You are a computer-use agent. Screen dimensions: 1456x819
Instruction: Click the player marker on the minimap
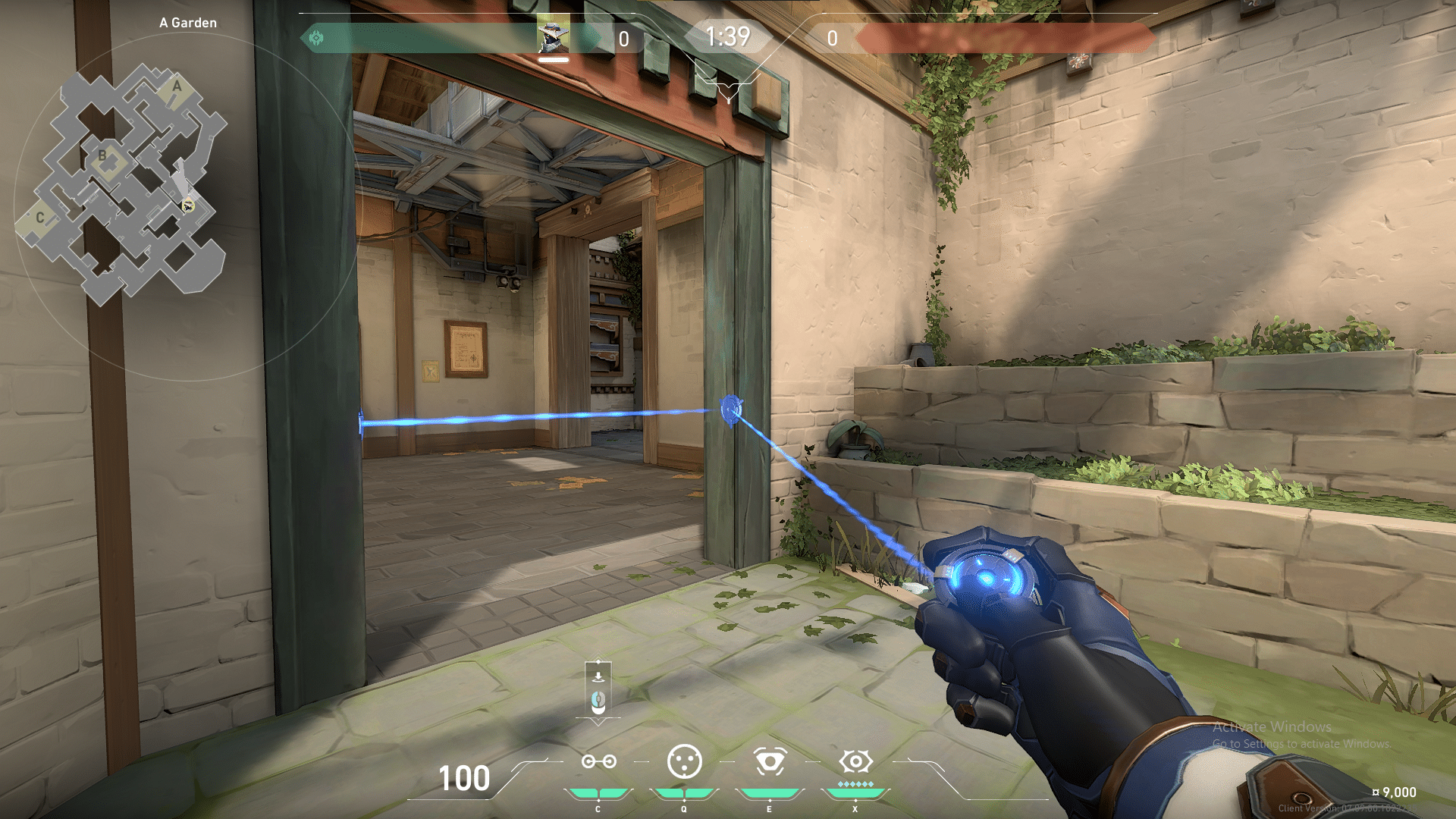point(188,205)
